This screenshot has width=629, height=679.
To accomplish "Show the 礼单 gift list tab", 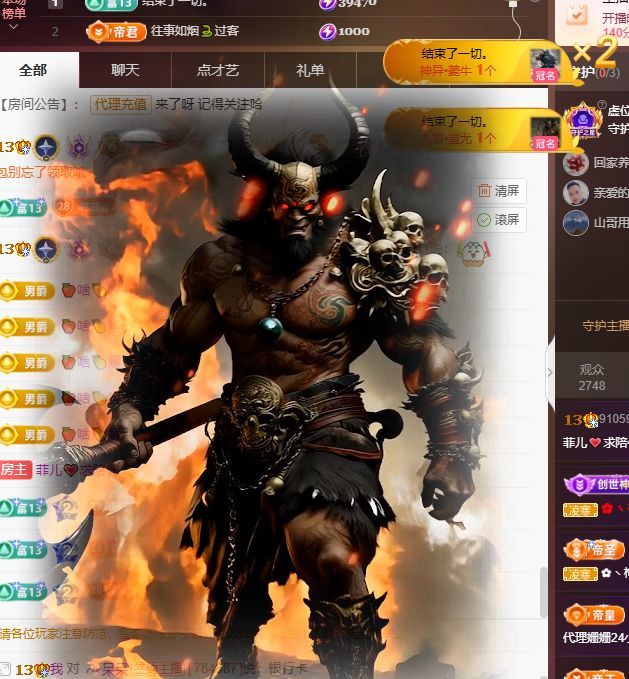I will tap(310, 70).
